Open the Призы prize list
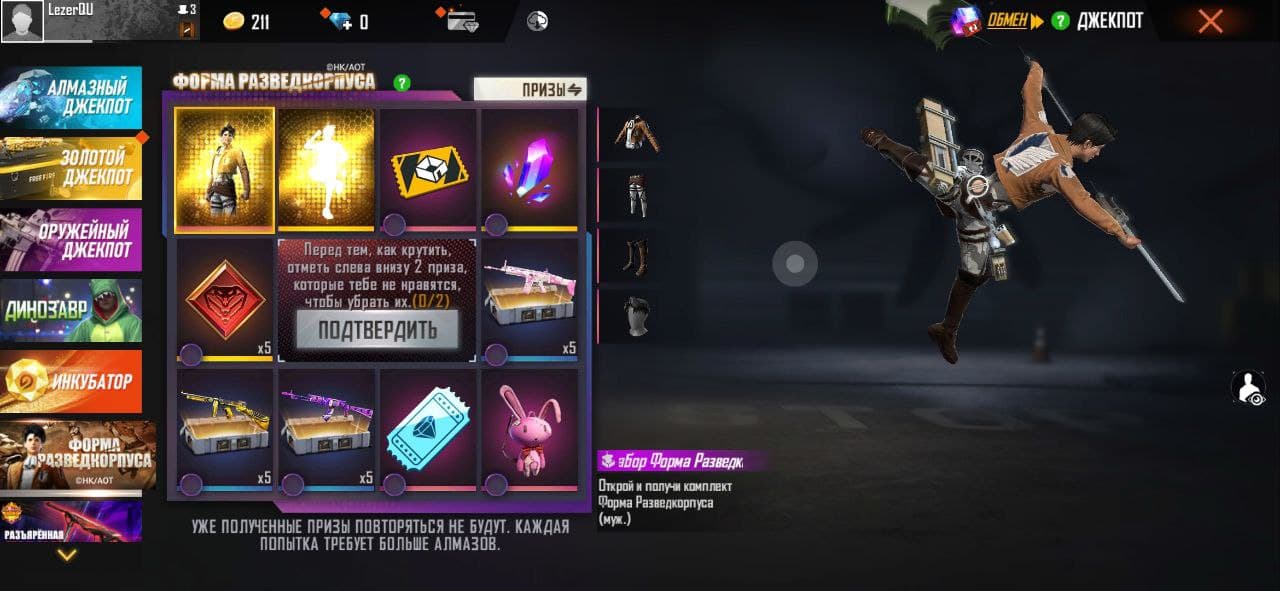Image resolution: width=1280 pixels, height=591 pixels. (530, 89)
